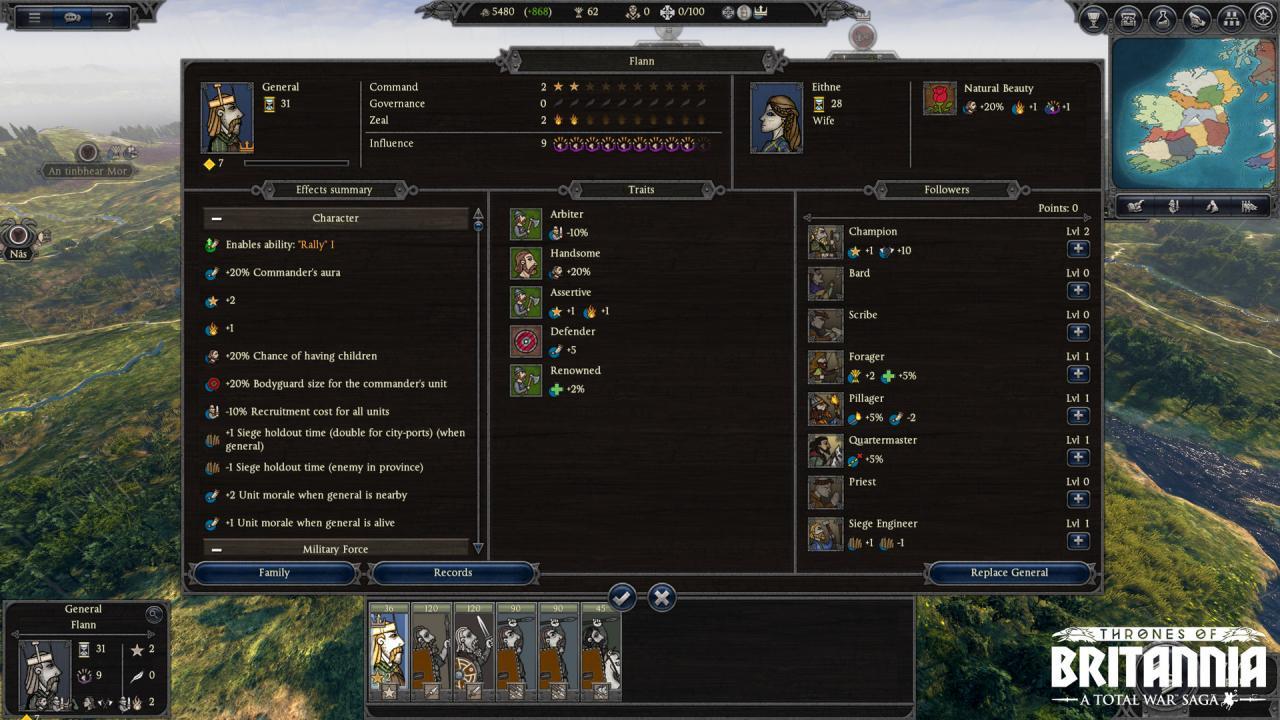Click the scroll-down arrow in the effects panel
Viewport: 1280px width, 720px height.
pyautogui.click(x=479, y=546)
